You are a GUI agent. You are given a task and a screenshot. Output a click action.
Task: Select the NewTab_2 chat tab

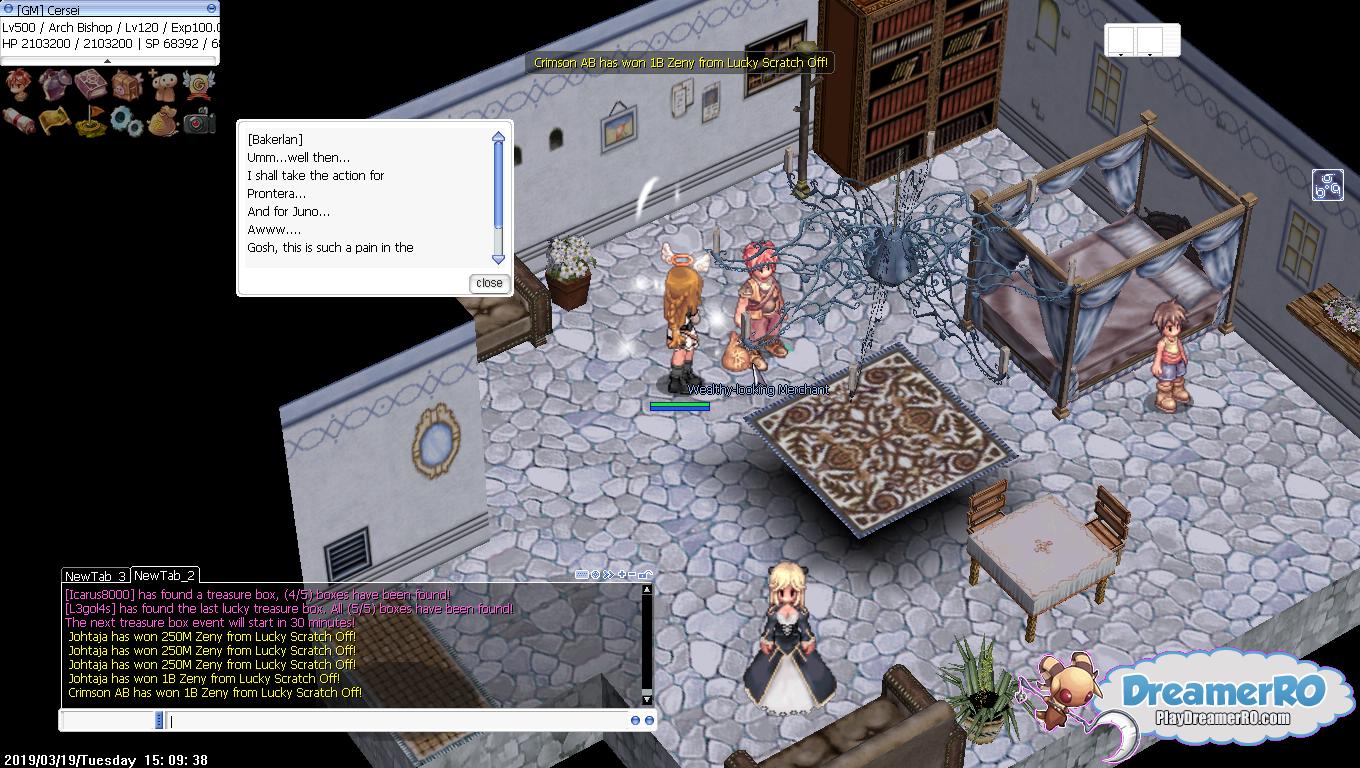click(x=165, y=575)
